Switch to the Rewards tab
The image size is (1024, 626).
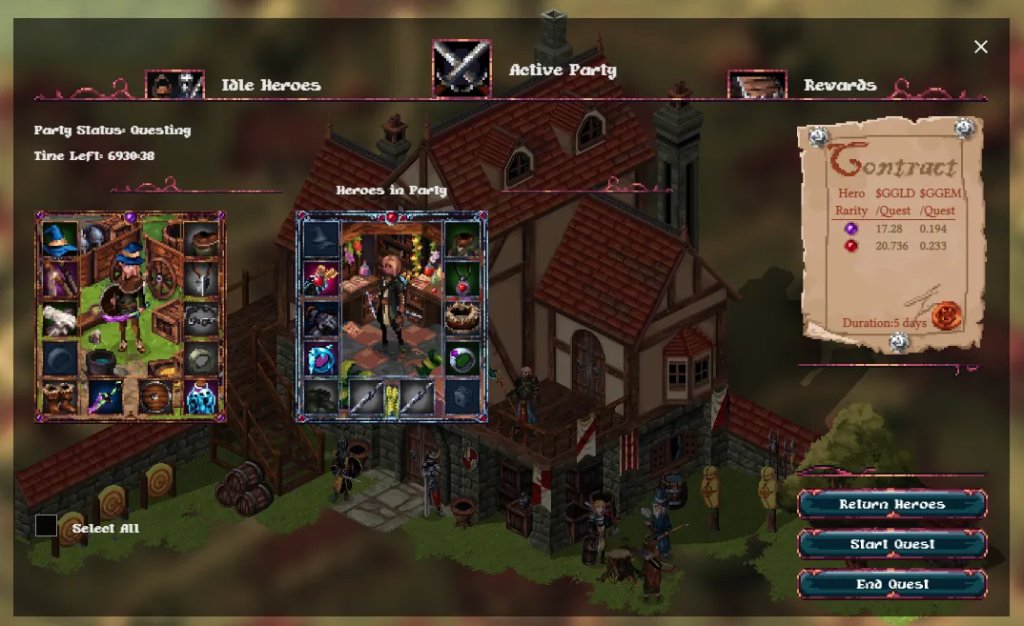pos(839,86)
